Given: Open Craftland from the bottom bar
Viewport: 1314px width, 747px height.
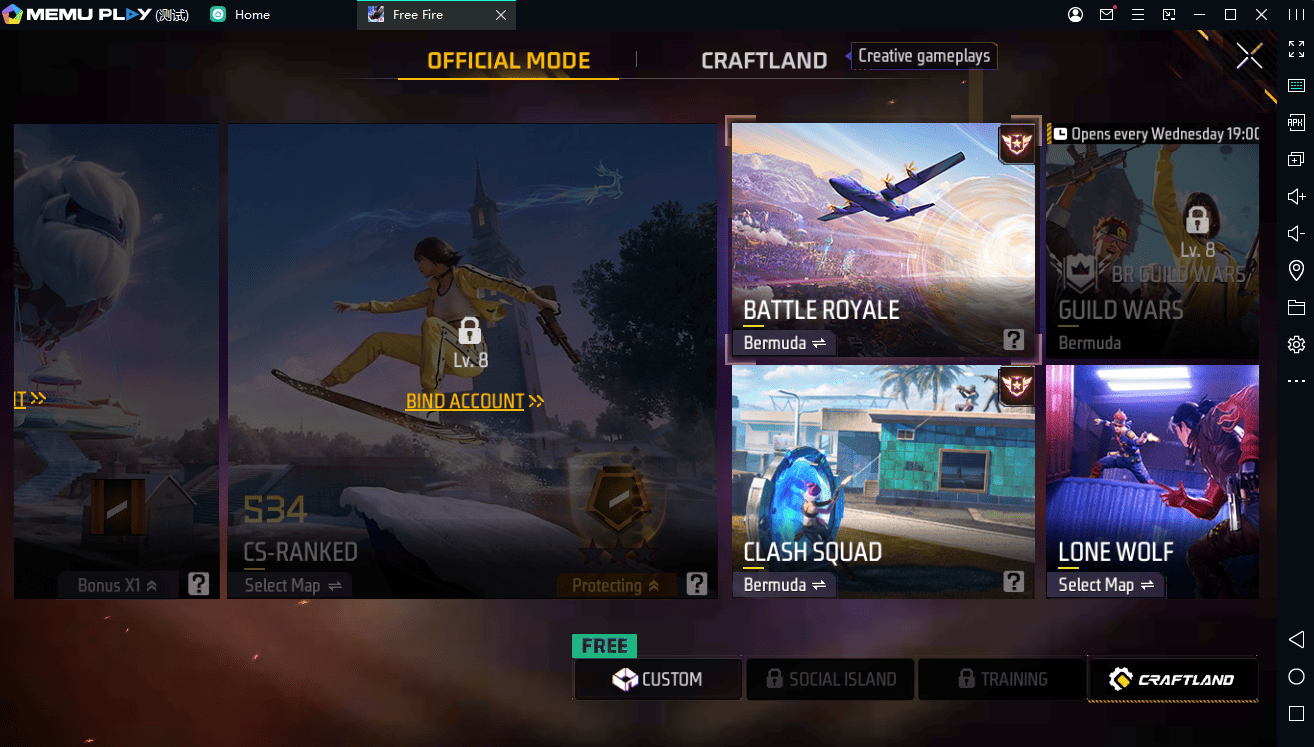Looking at the screenshot, I should coord(1172,679).
